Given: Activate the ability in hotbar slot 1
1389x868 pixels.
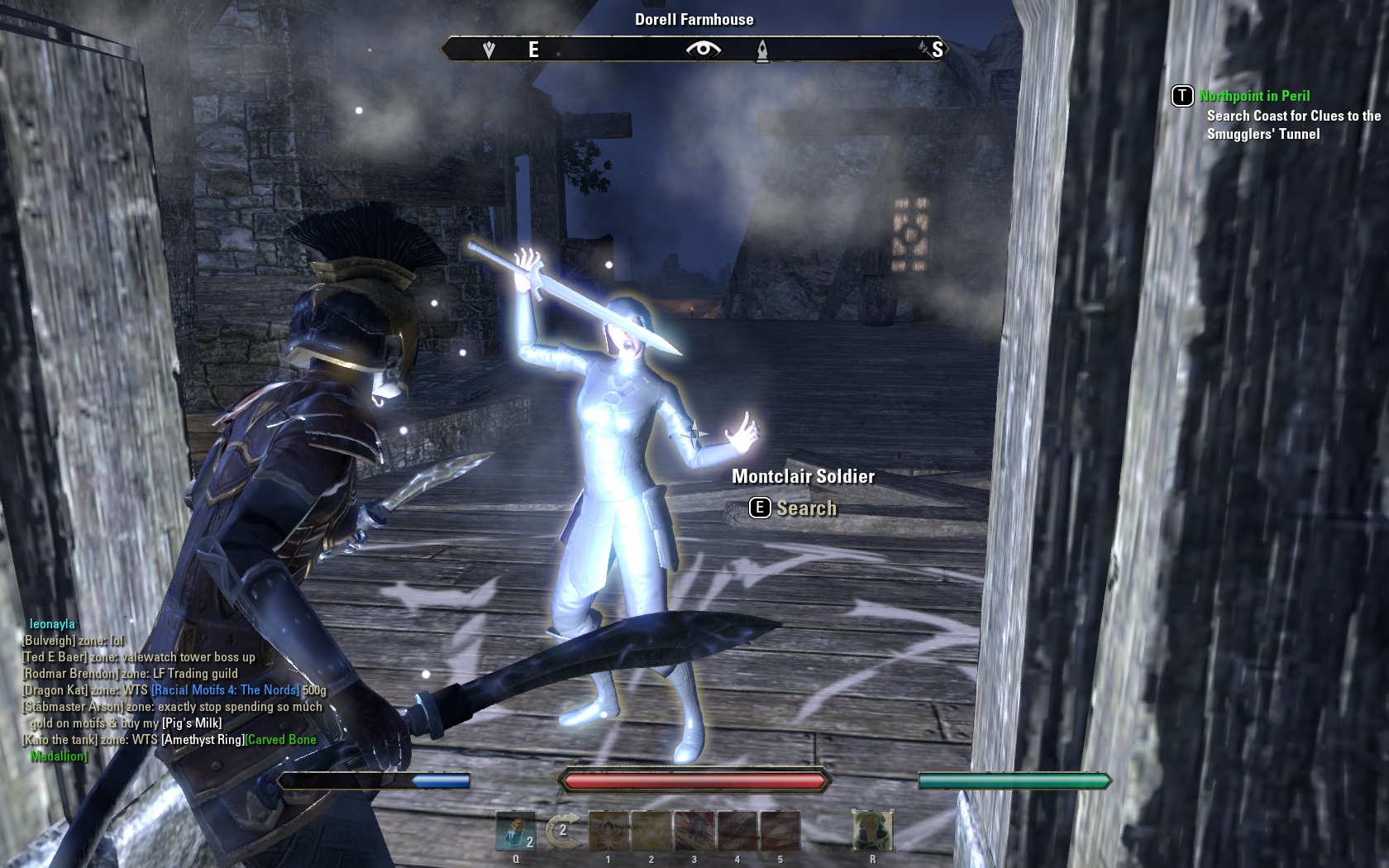Looking at the screenshot, I should point(609,831).
